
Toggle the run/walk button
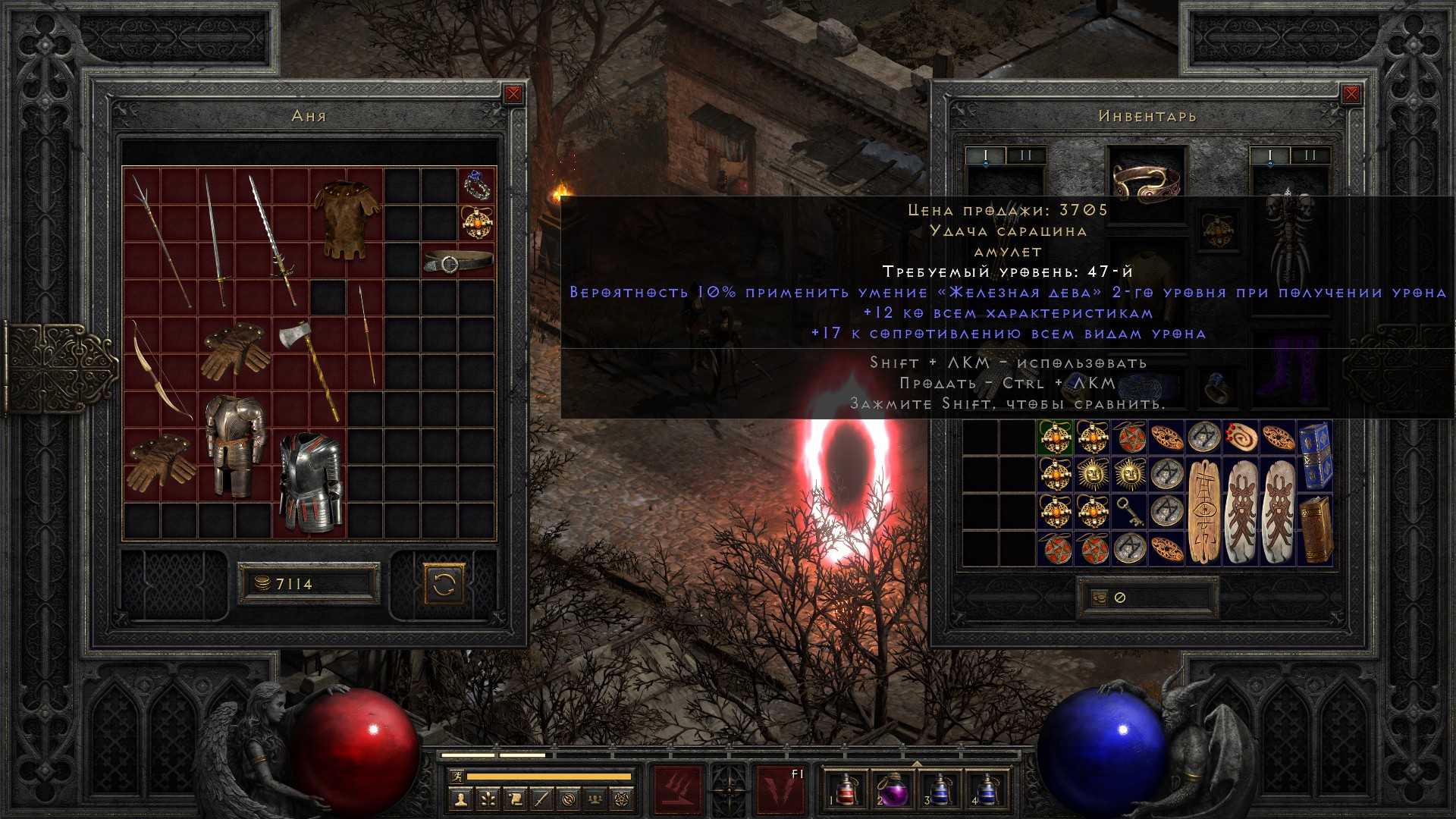point(456,777)
